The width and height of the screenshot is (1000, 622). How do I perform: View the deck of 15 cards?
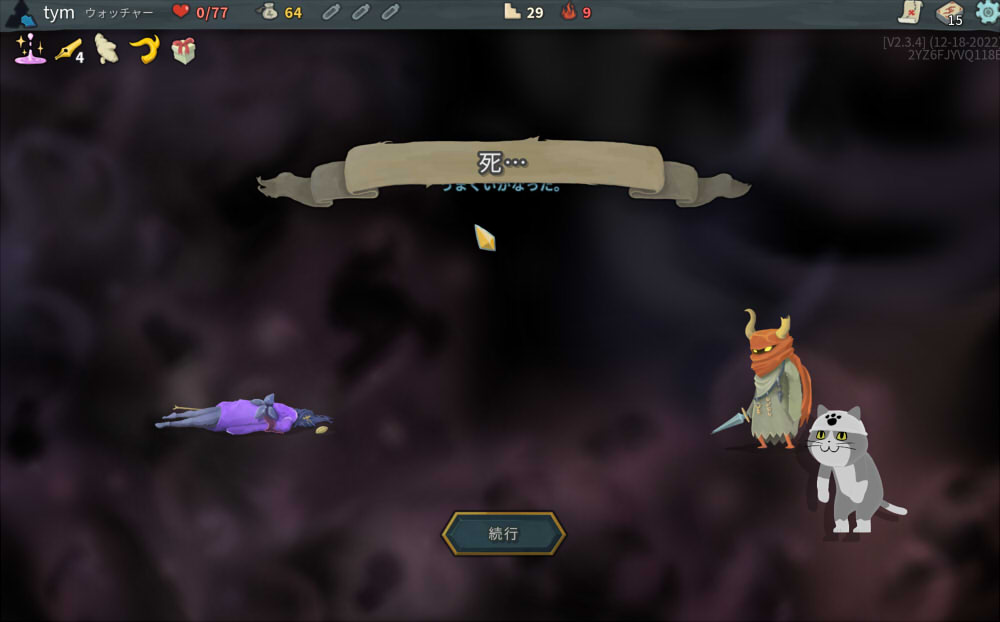pyautogui.click(x=948, y=12)
